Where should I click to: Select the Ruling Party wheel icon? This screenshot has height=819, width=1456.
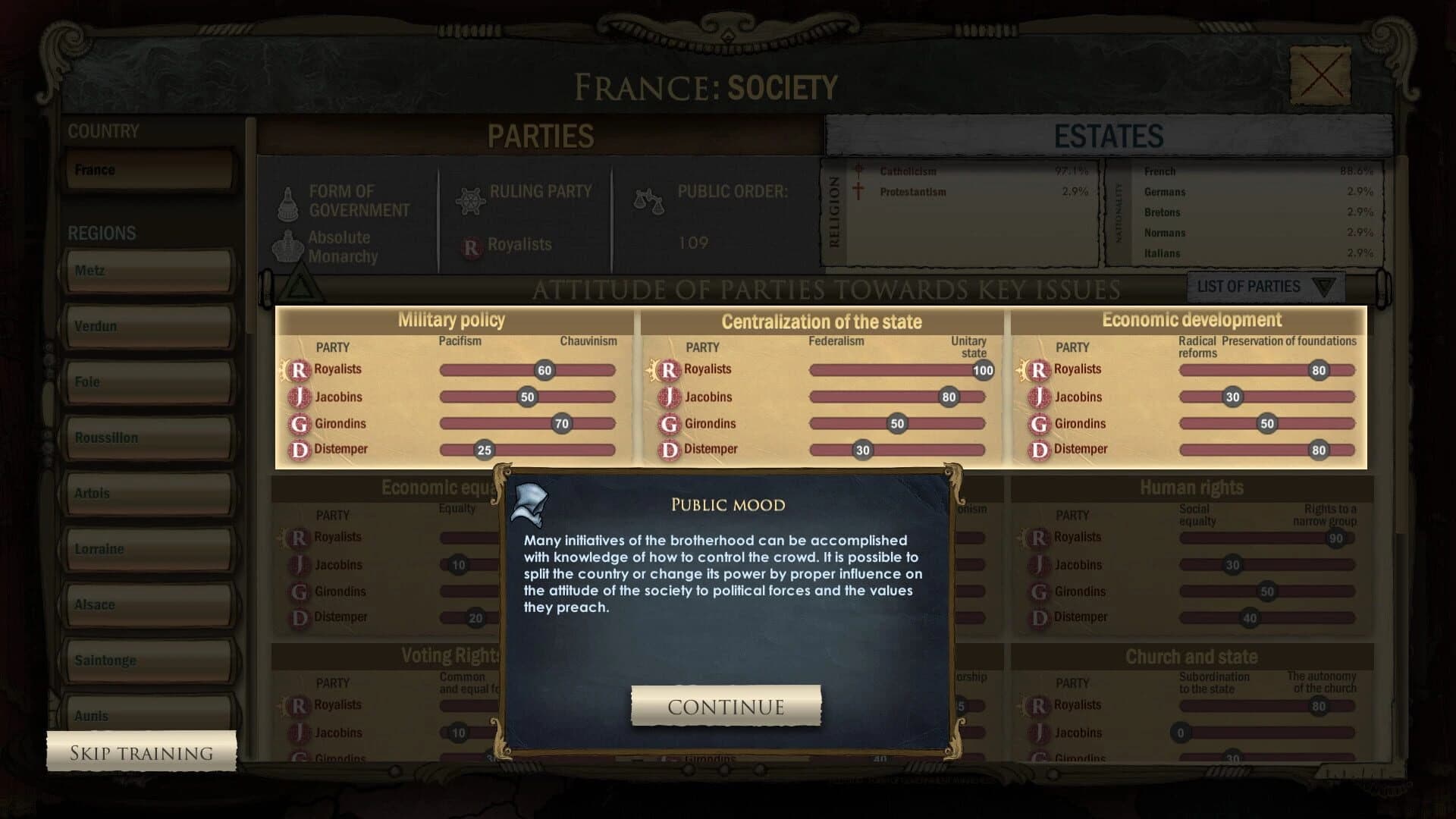click(x=472, y=199)
